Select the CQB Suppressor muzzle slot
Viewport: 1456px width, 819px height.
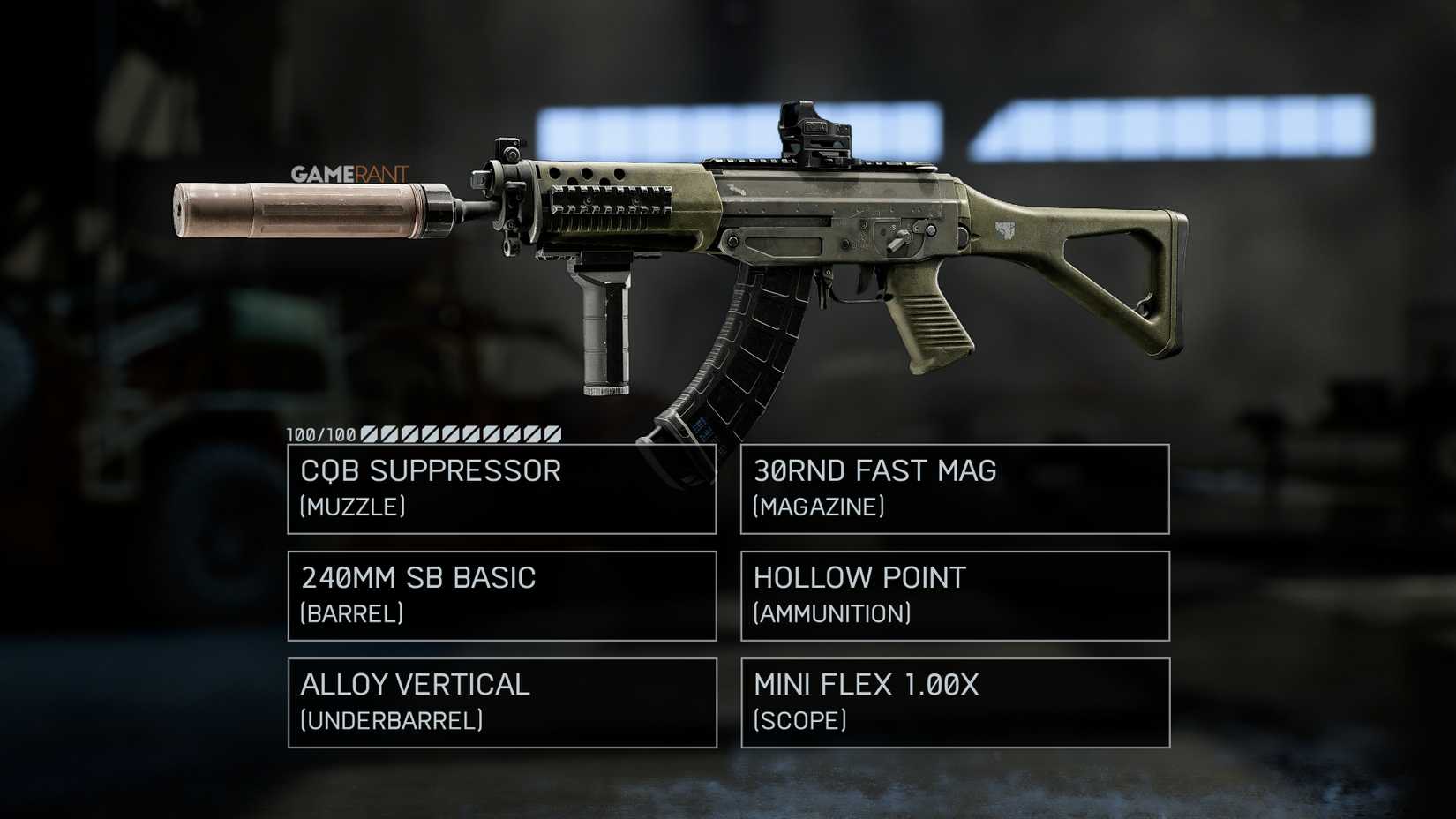coord(501,488)
